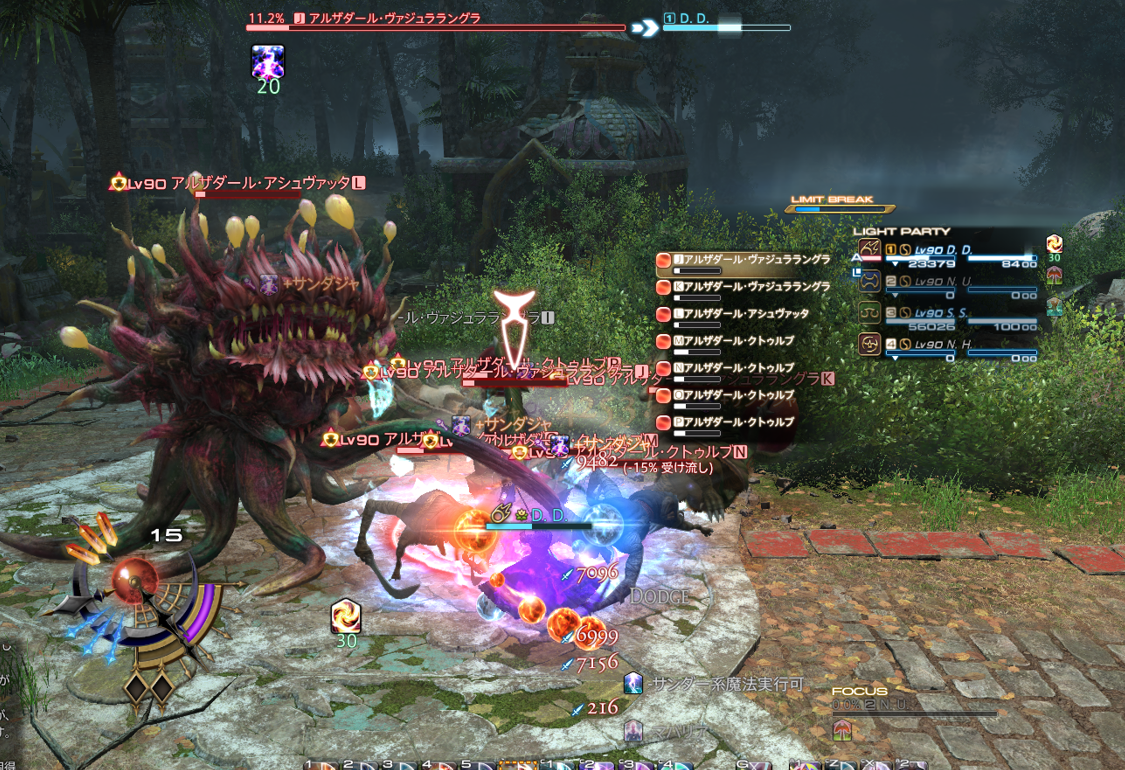
Task: Click the fire swirl buff icon above the ground
Action: (x=346, y=615)
